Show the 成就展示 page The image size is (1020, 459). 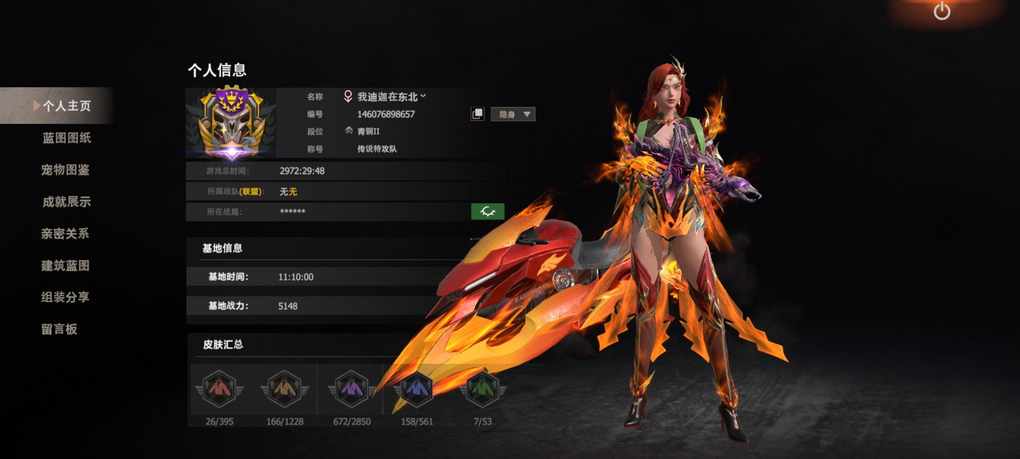pos(66,202)
